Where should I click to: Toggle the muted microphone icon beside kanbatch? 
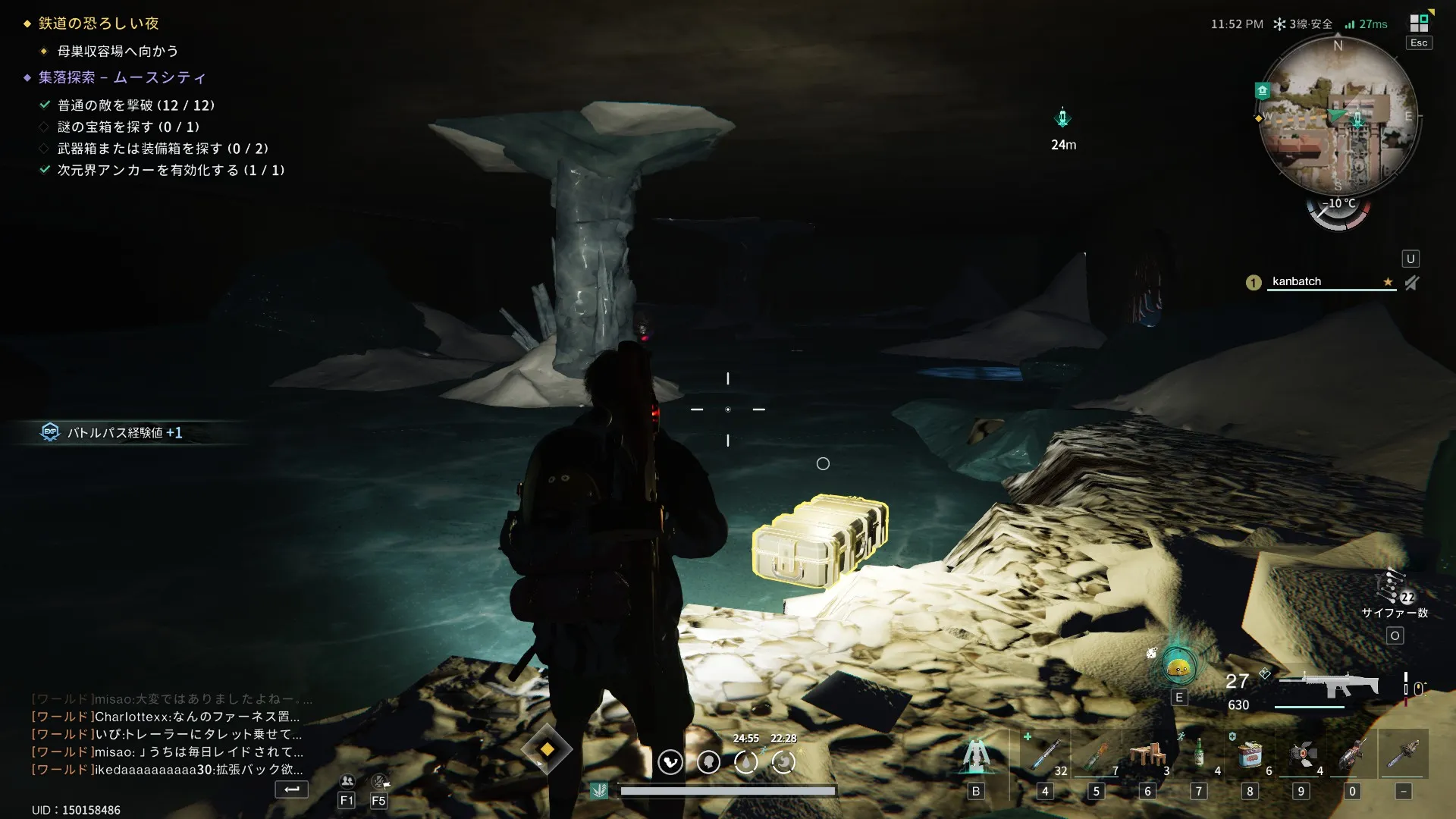pyautogui.click(x=1411, y=283)
